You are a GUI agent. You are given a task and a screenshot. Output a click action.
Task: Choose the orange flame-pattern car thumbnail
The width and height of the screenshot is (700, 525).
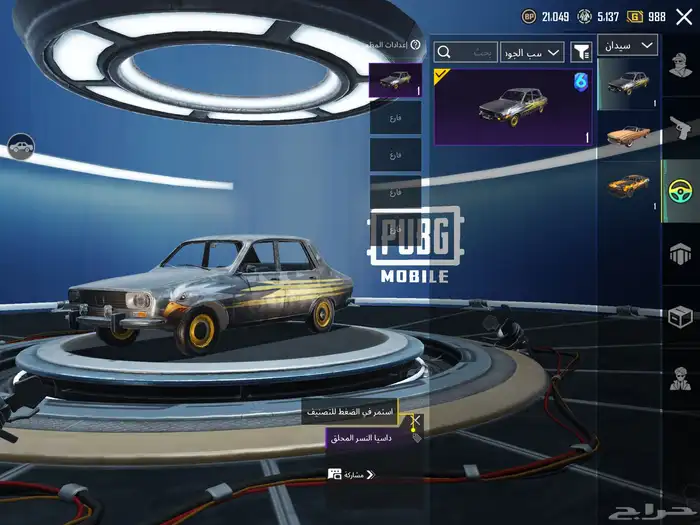(629, 187)
